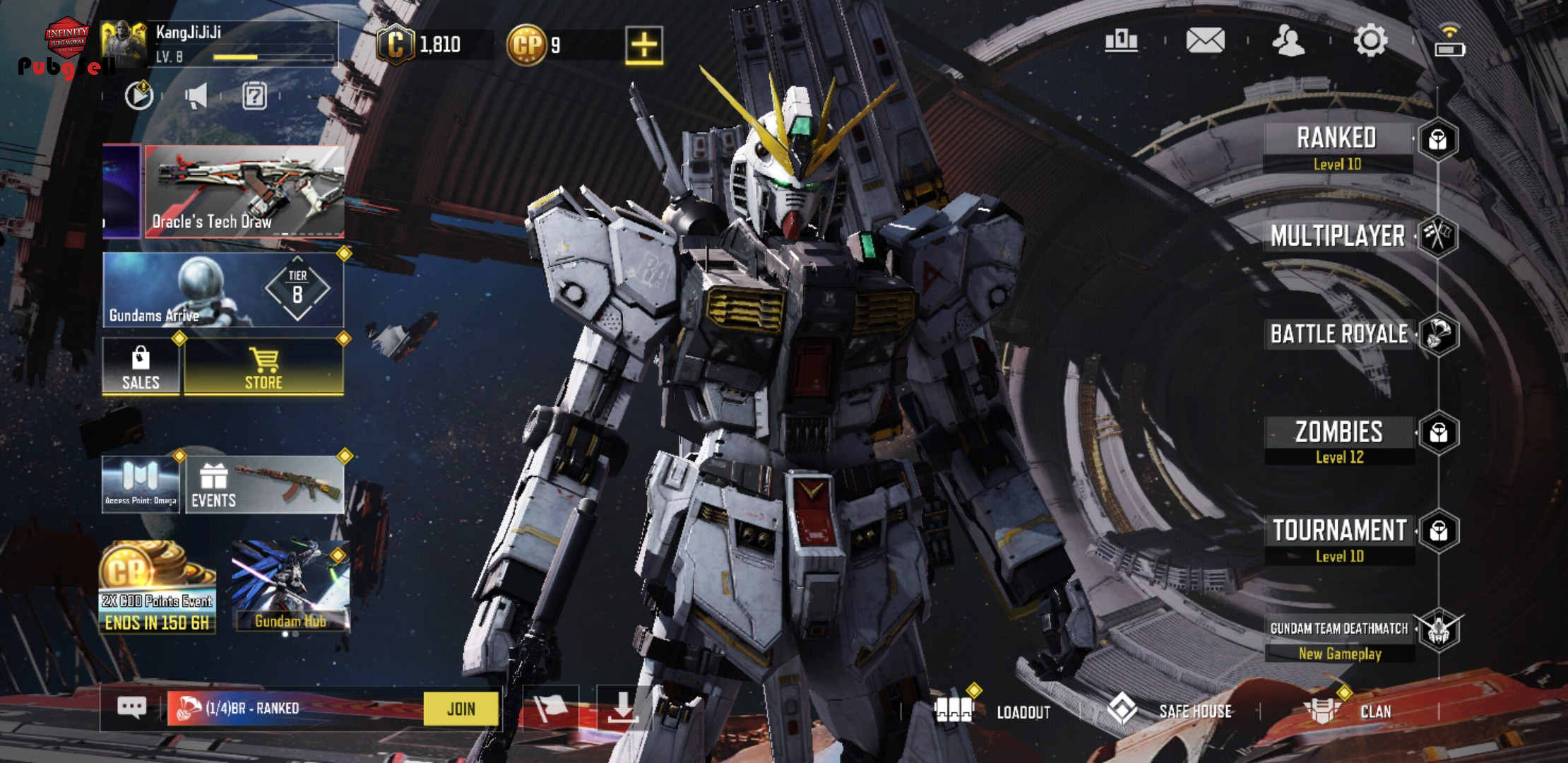1568x763 pixels.
Task: Open the settings gear icon
Action: [x=1370, y=41]
